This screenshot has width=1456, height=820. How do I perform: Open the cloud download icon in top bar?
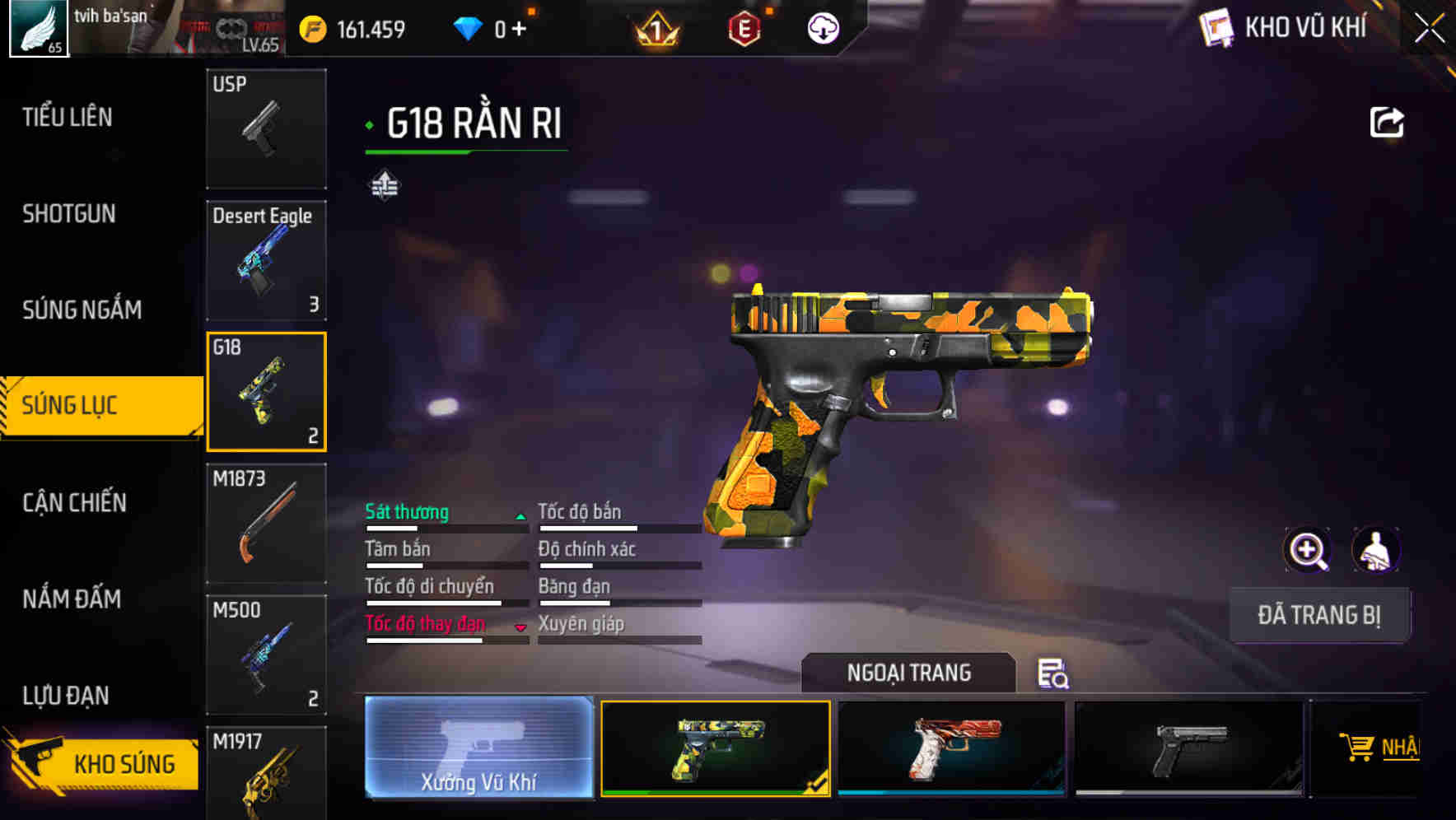pos(823,28)
